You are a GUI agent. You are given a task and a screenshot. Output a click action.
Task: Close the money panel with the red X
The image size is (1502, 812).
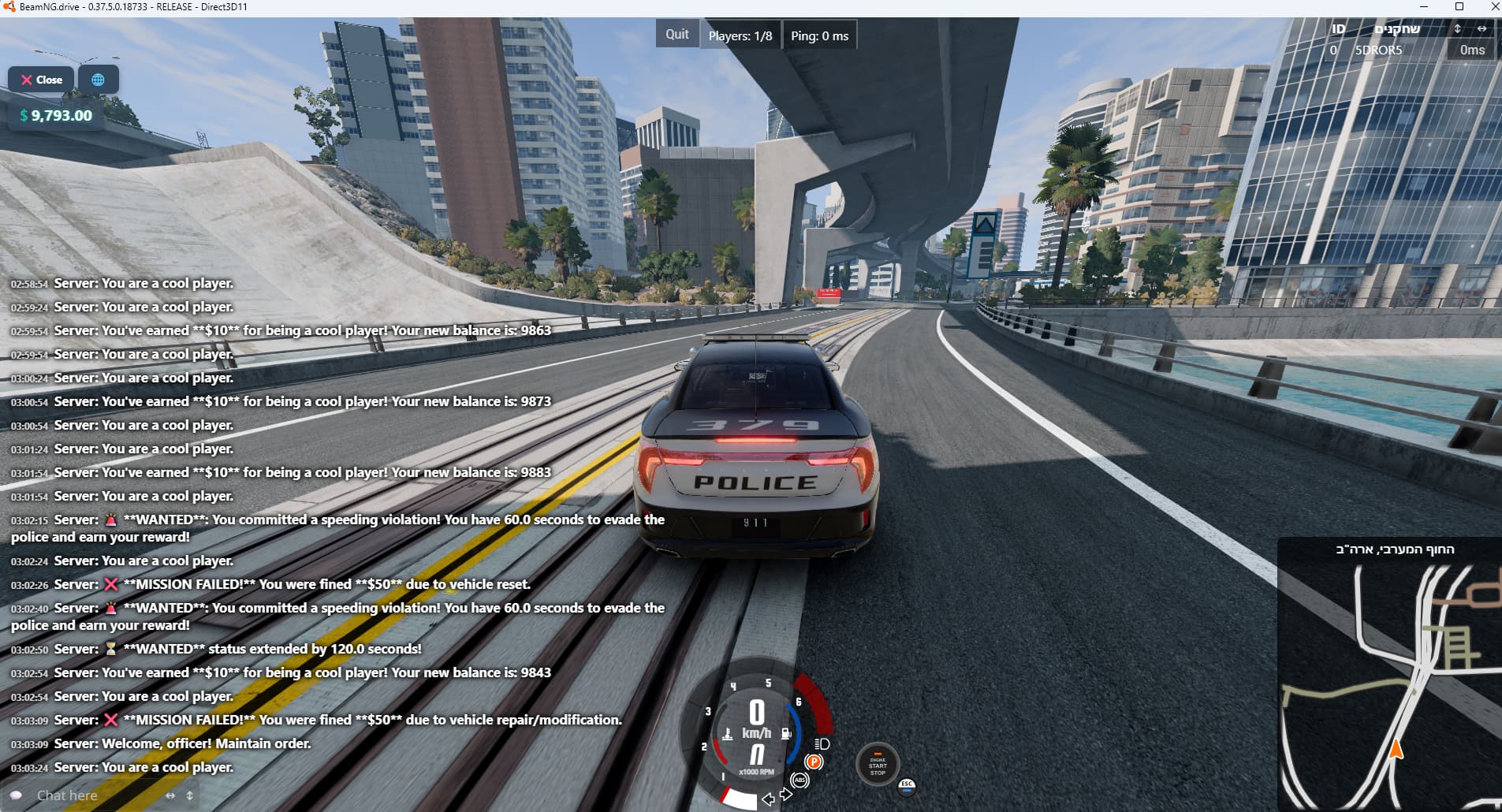41,80
